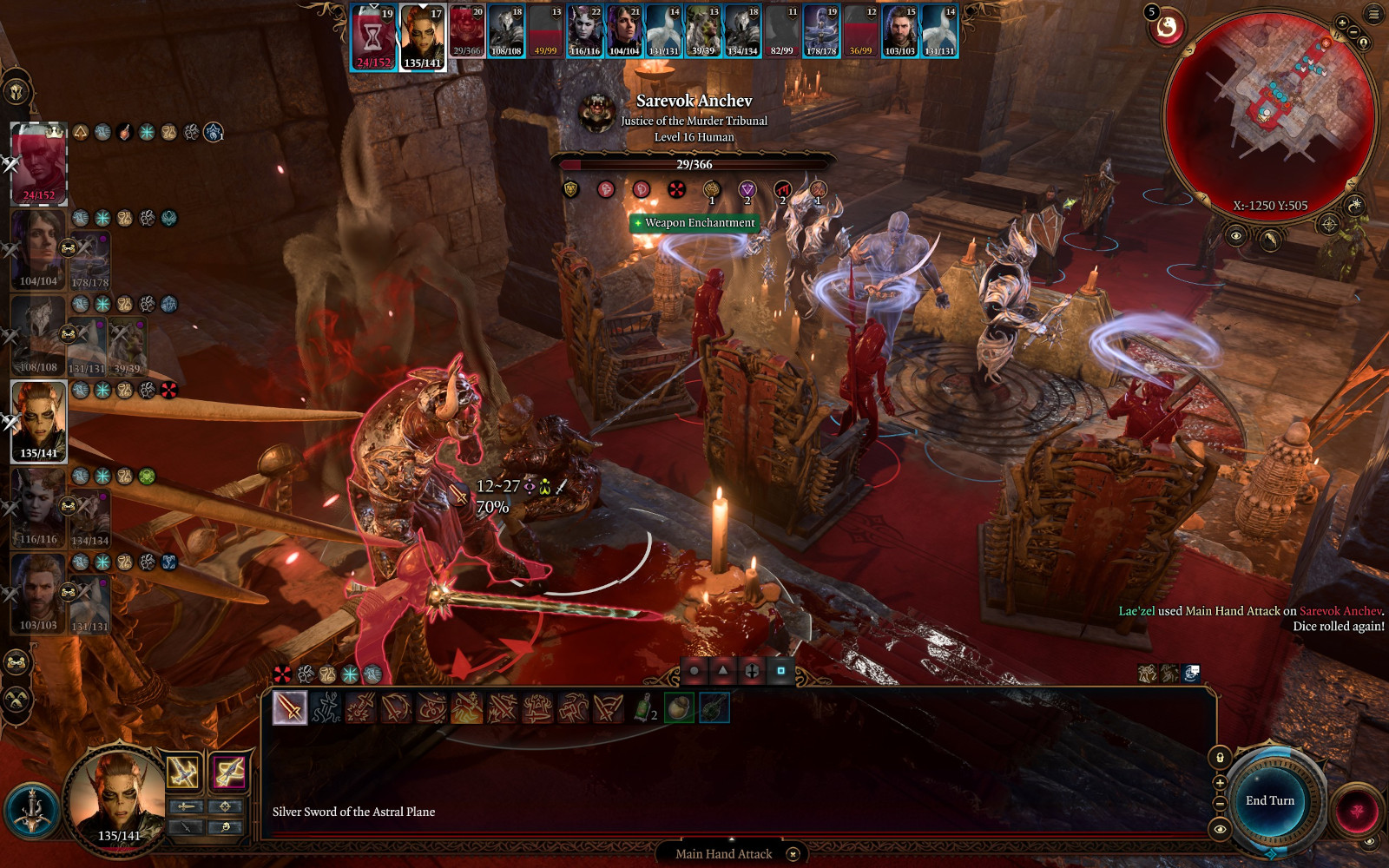
Task: Open the main menu hamburger button
Action: (x=1373, y=14)
